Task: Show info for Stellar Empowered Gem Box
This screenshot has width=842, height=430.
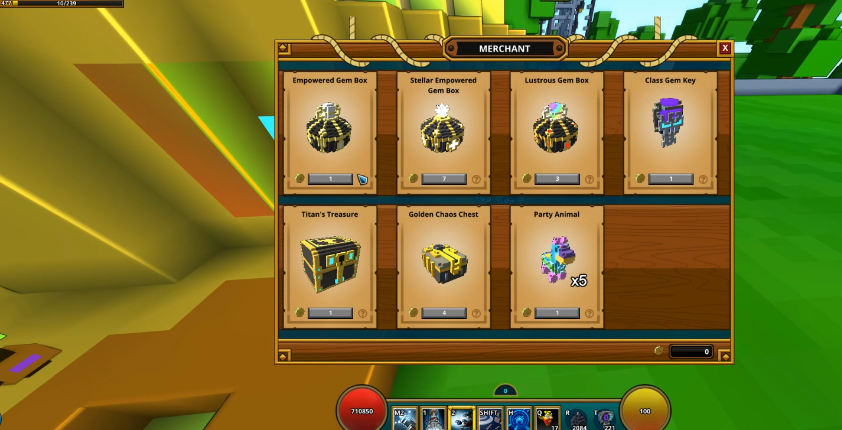Action: click(x=477, y=180)
